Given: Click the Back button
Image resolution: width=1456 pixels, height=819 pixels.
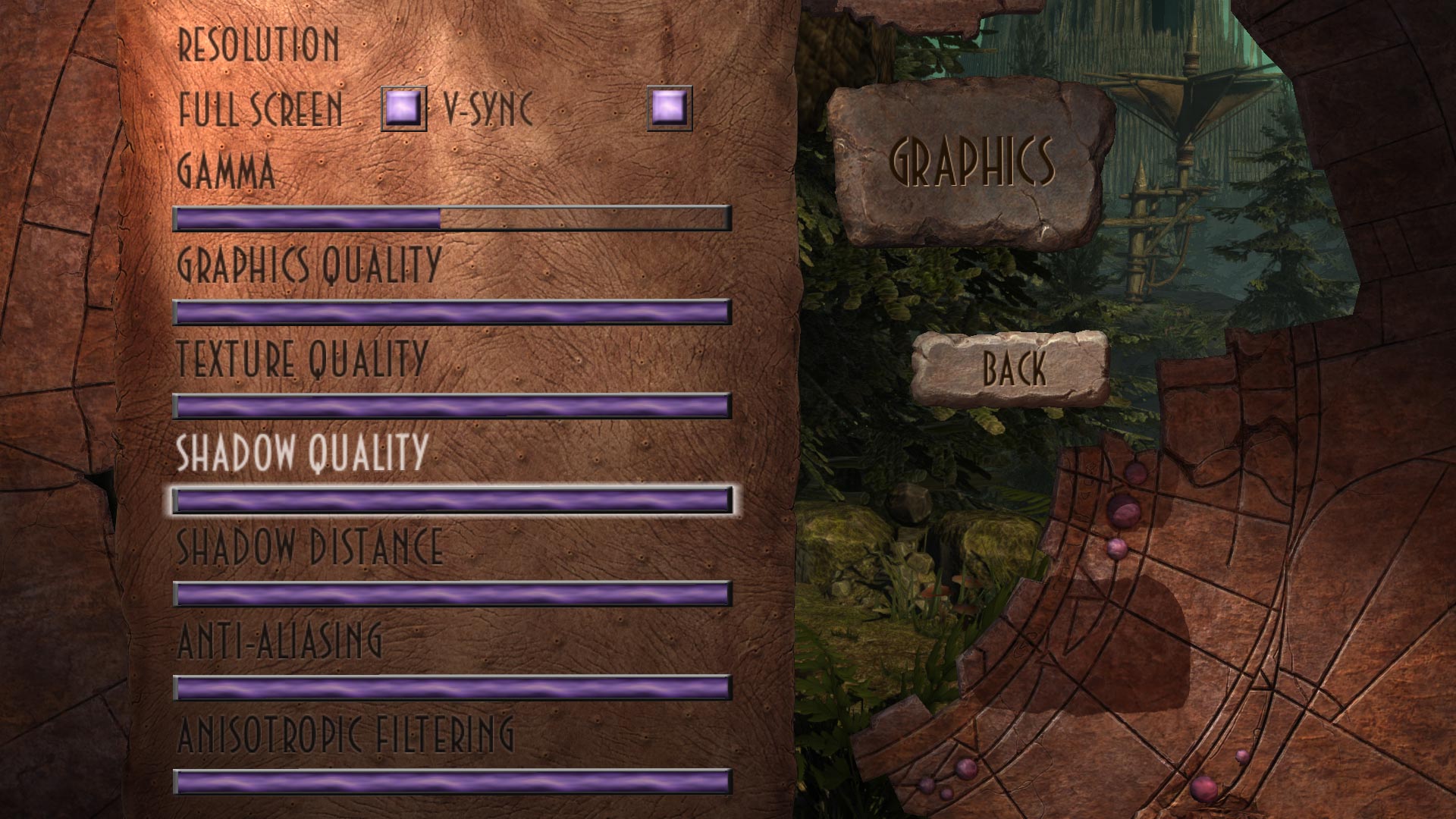Looking at the screenshot, I should [1014, 369].
